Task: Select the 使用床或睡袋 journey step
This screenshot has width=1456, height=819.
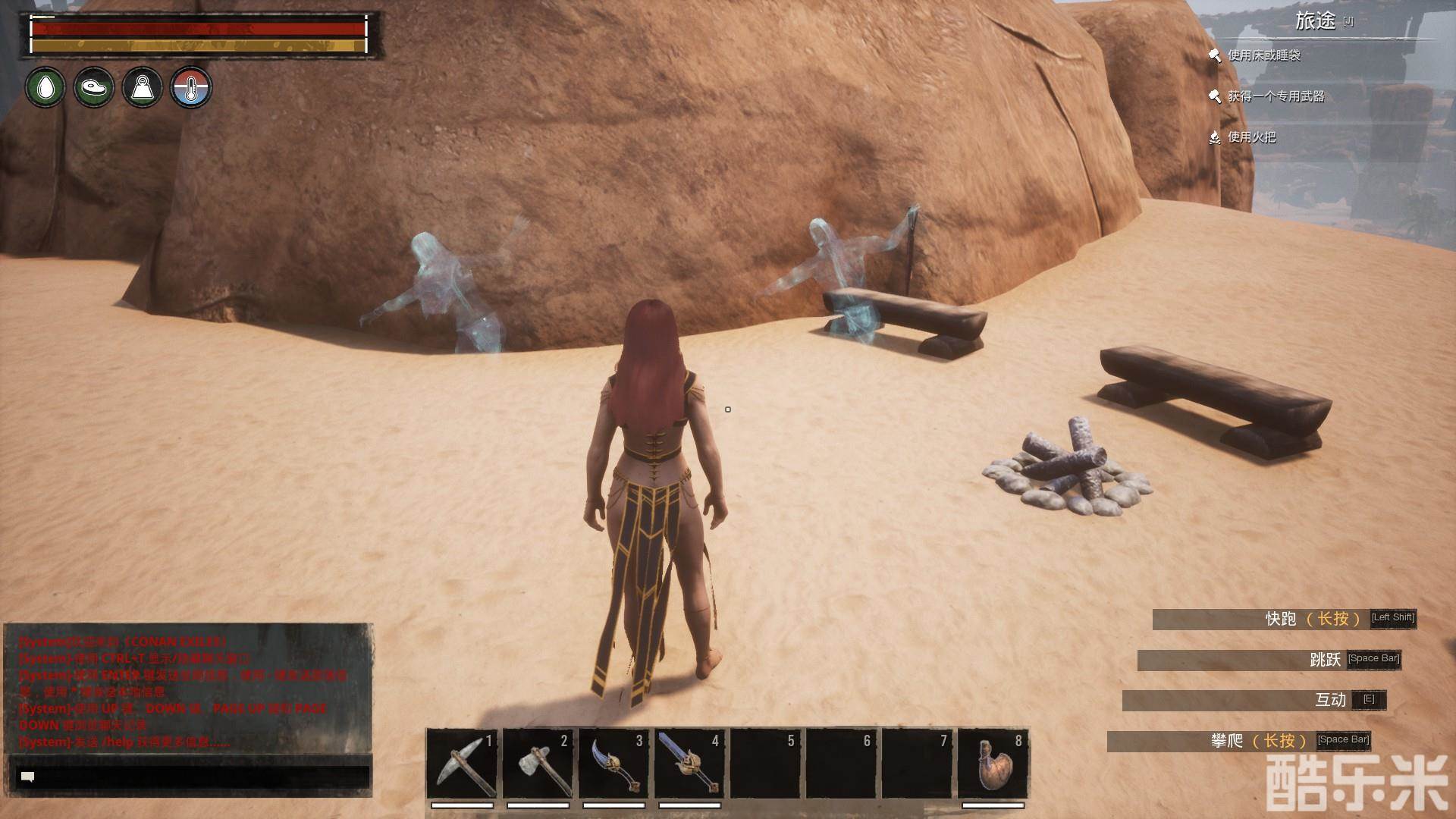Action: point(1263,55)
